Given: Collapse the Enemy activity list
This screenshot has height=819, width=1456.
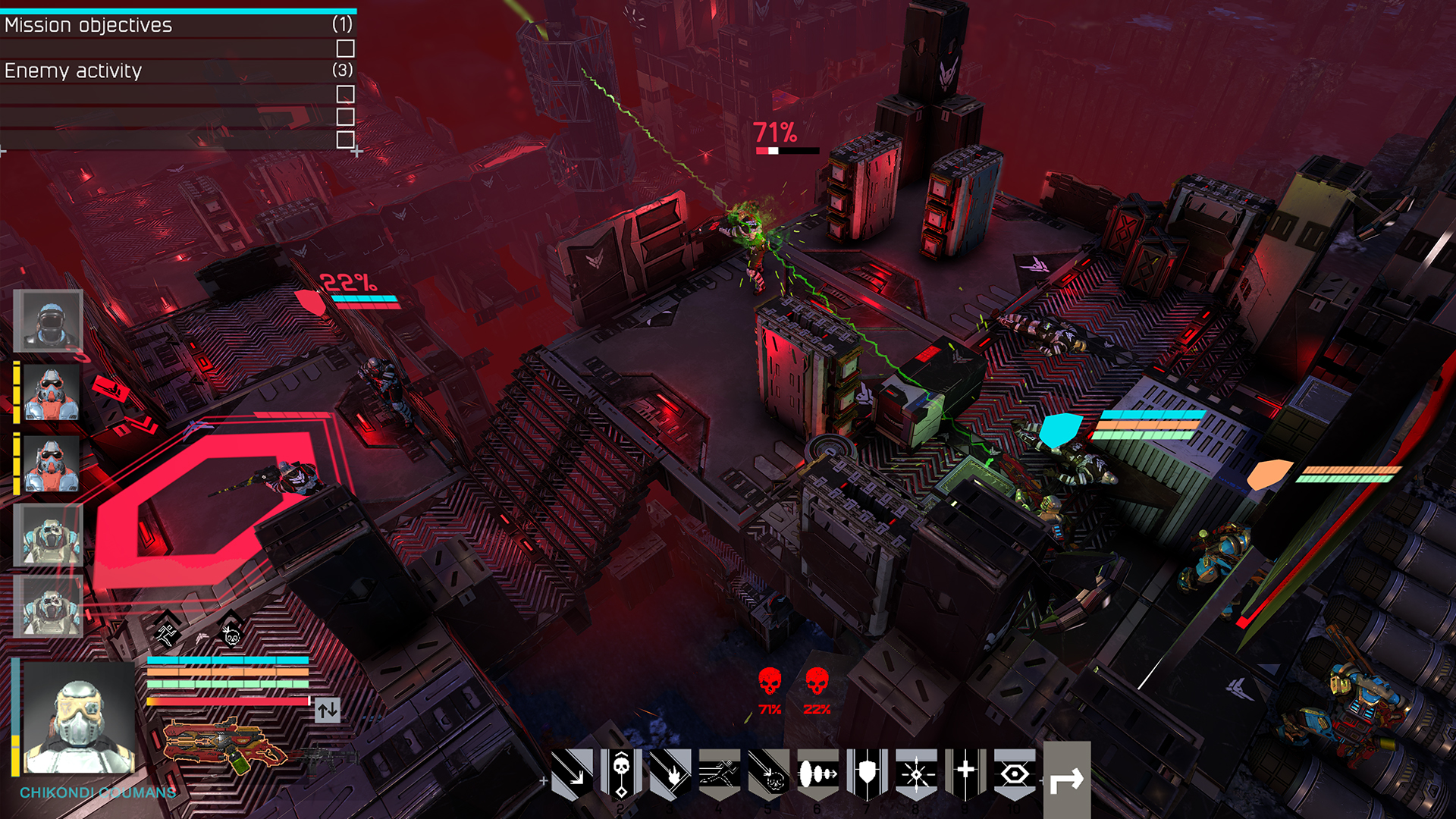Looking at the screenshot, I should click(73, 71).
